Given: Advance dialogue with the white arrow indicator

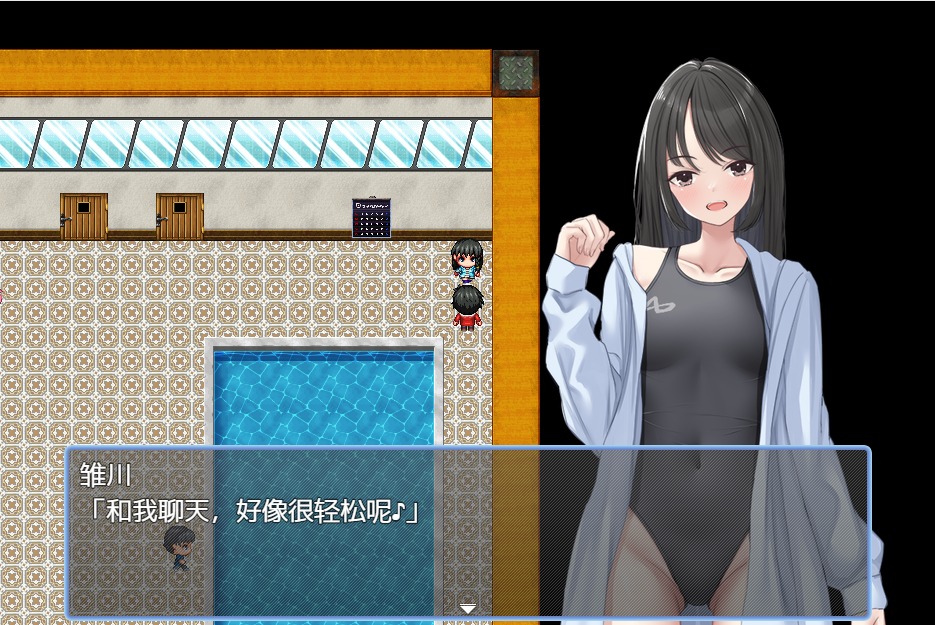Looking at the screenshot, I should 467,607.
